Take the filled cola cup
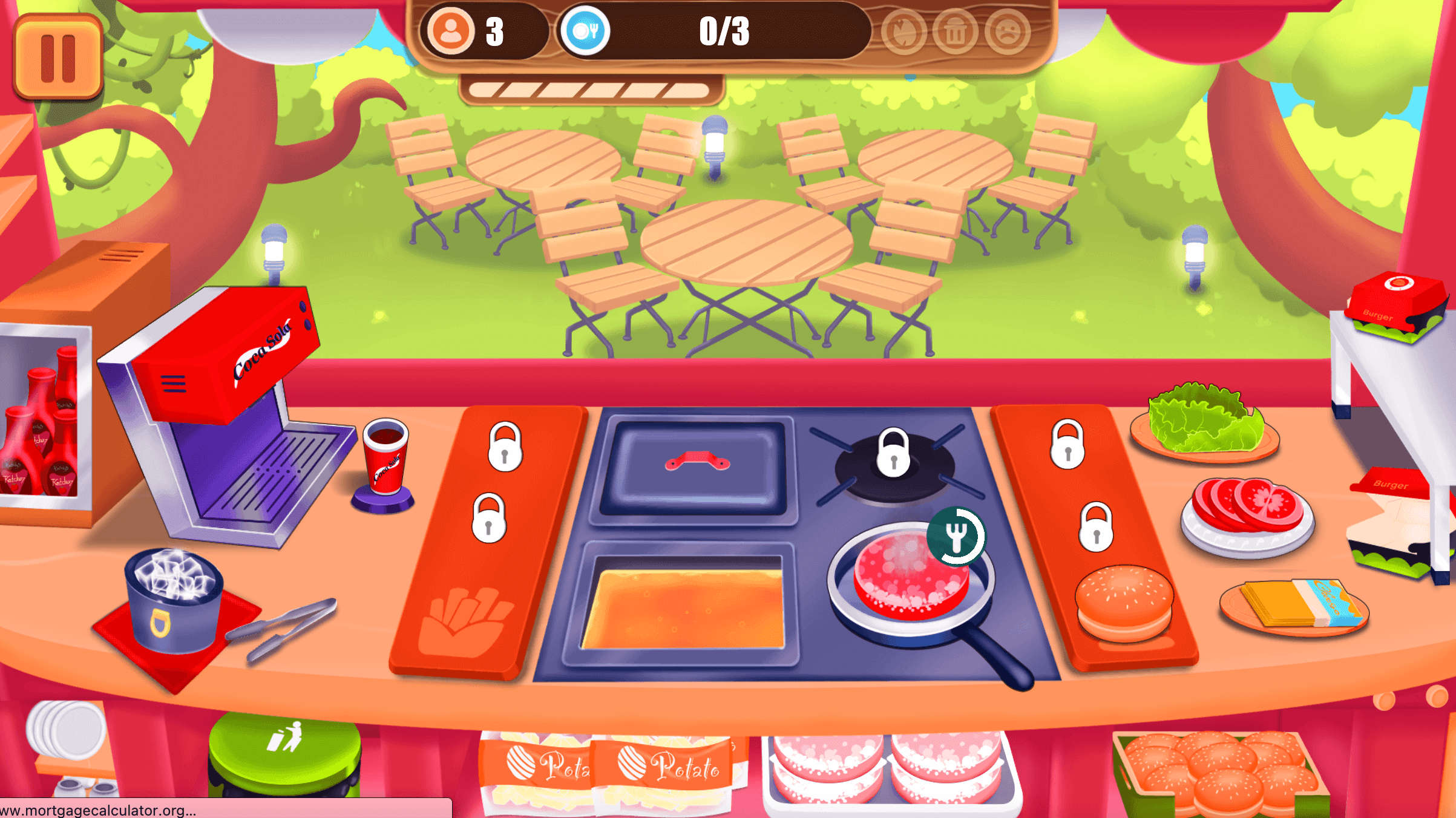 pyautogui.click(x=385, y=457)
